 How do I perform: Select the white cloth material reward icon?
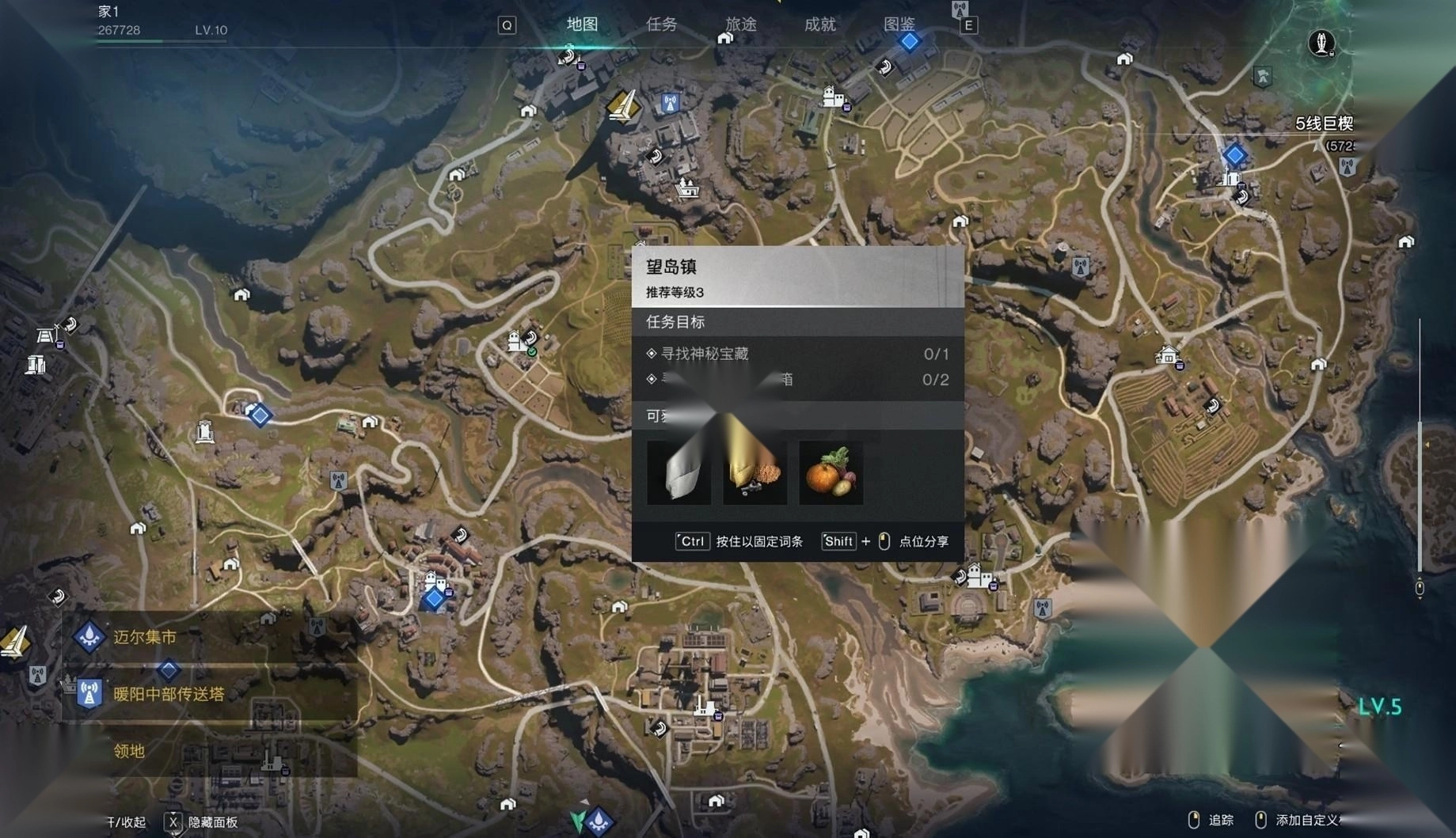coord(679,473)
